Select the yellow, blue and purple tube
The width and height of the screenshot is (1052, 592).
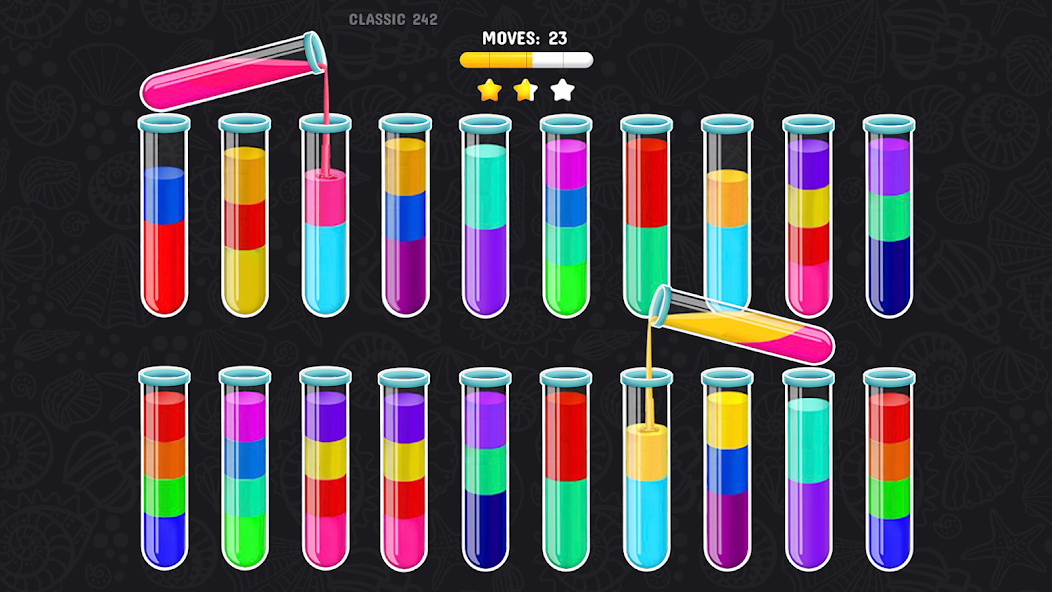click(726, 470)
